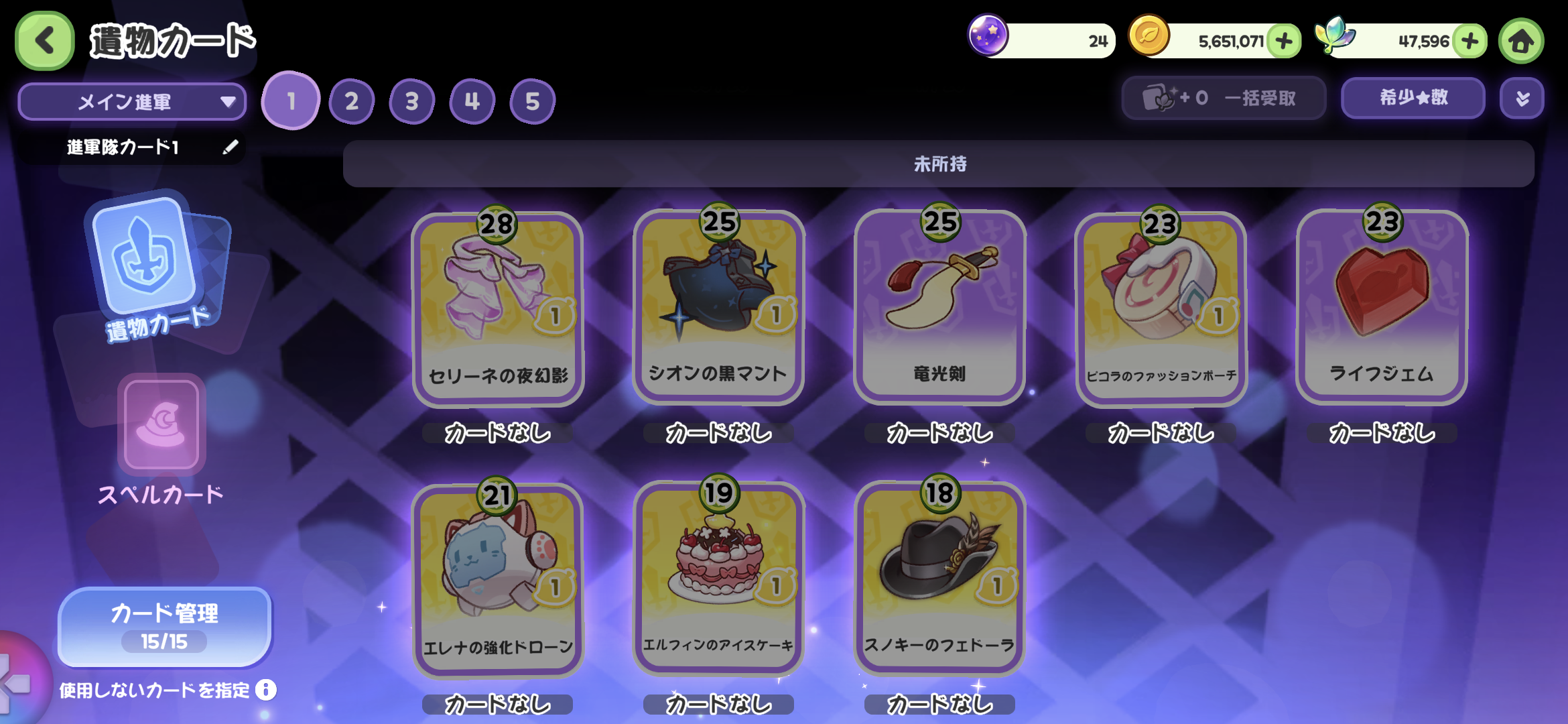Return home via the green house button
This screenshot has height=724, width=1568.
pos(1521,42)
